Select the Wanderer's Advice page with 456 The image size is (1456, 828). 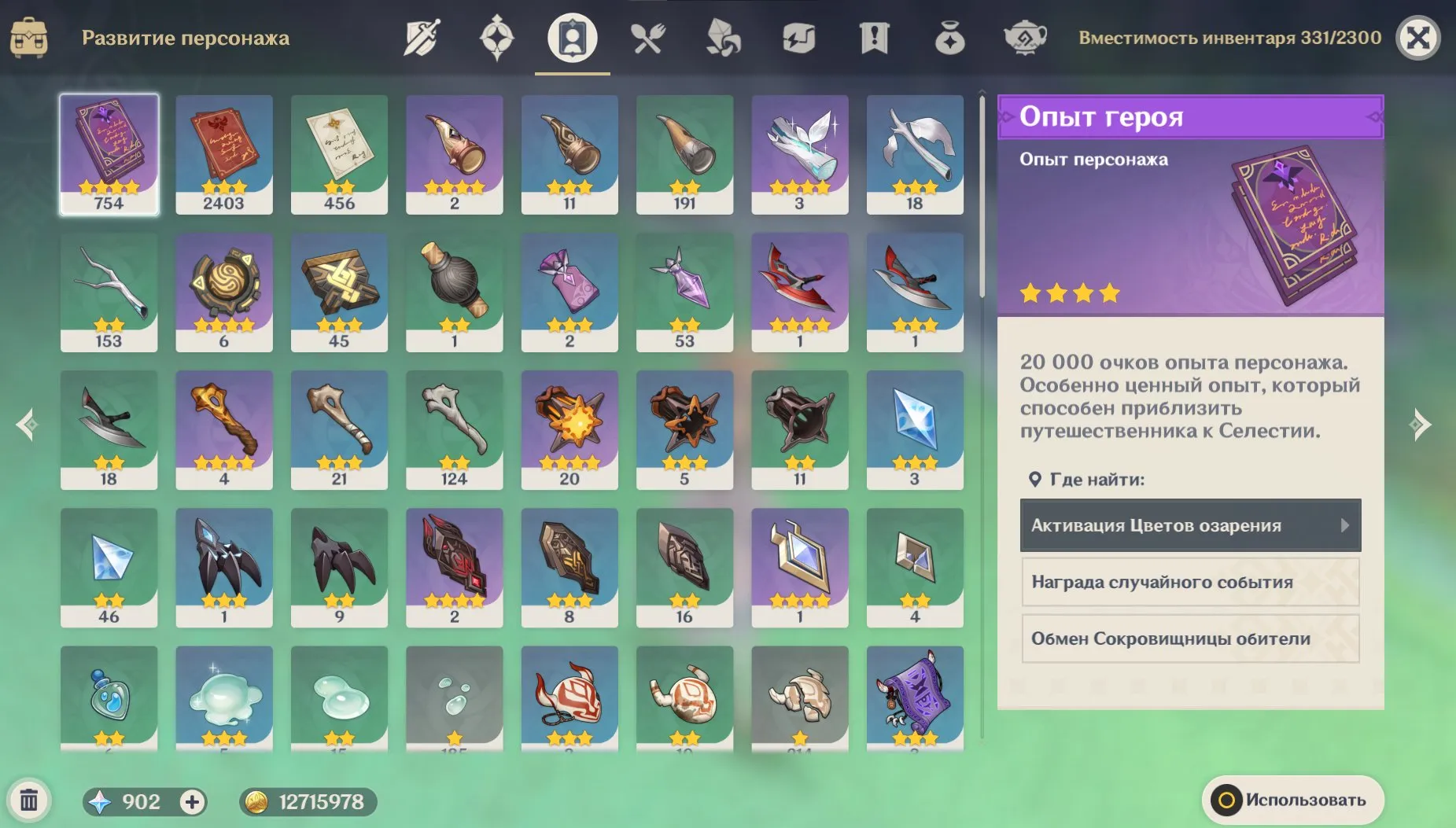click(339, 154)
